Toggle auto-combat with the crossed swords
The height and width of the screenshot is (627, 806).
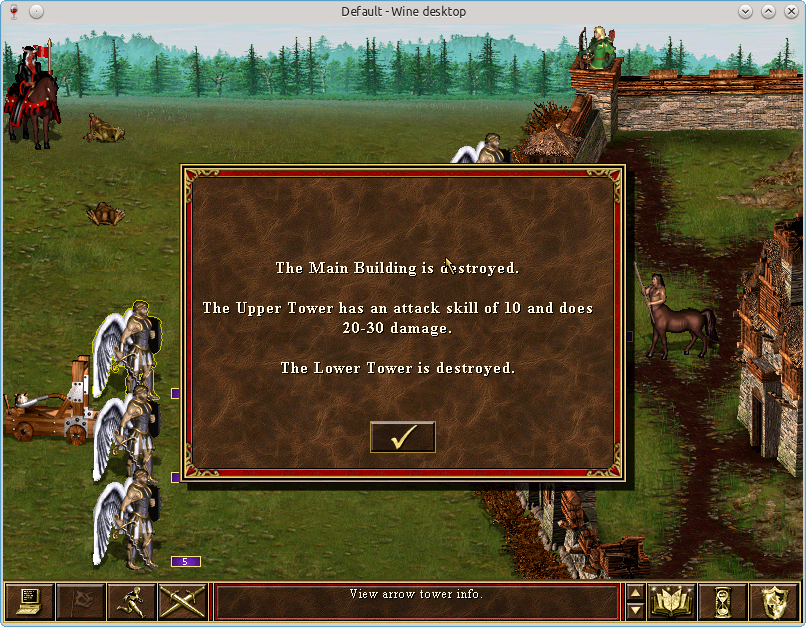tap(182, 601)
